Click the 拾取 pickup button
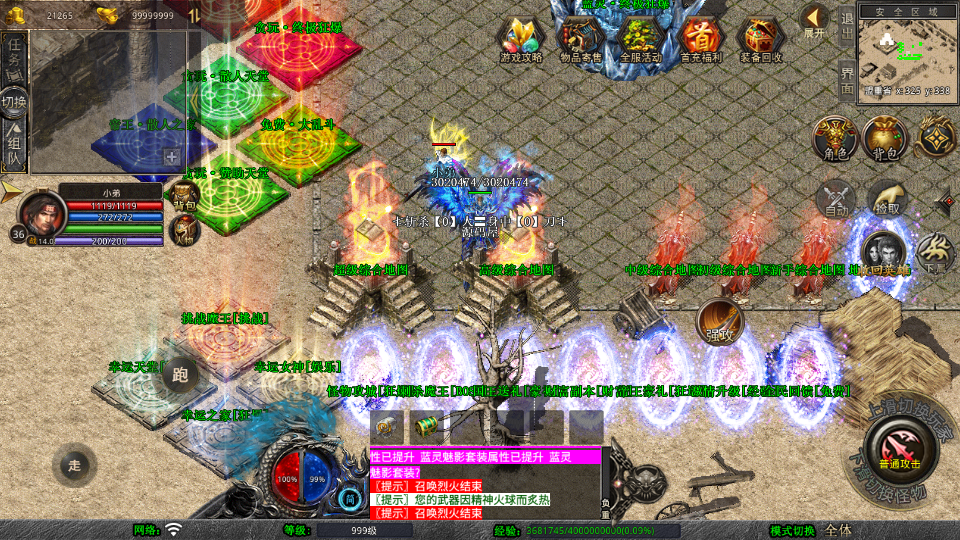960x540 pixels. pos(887,200)
